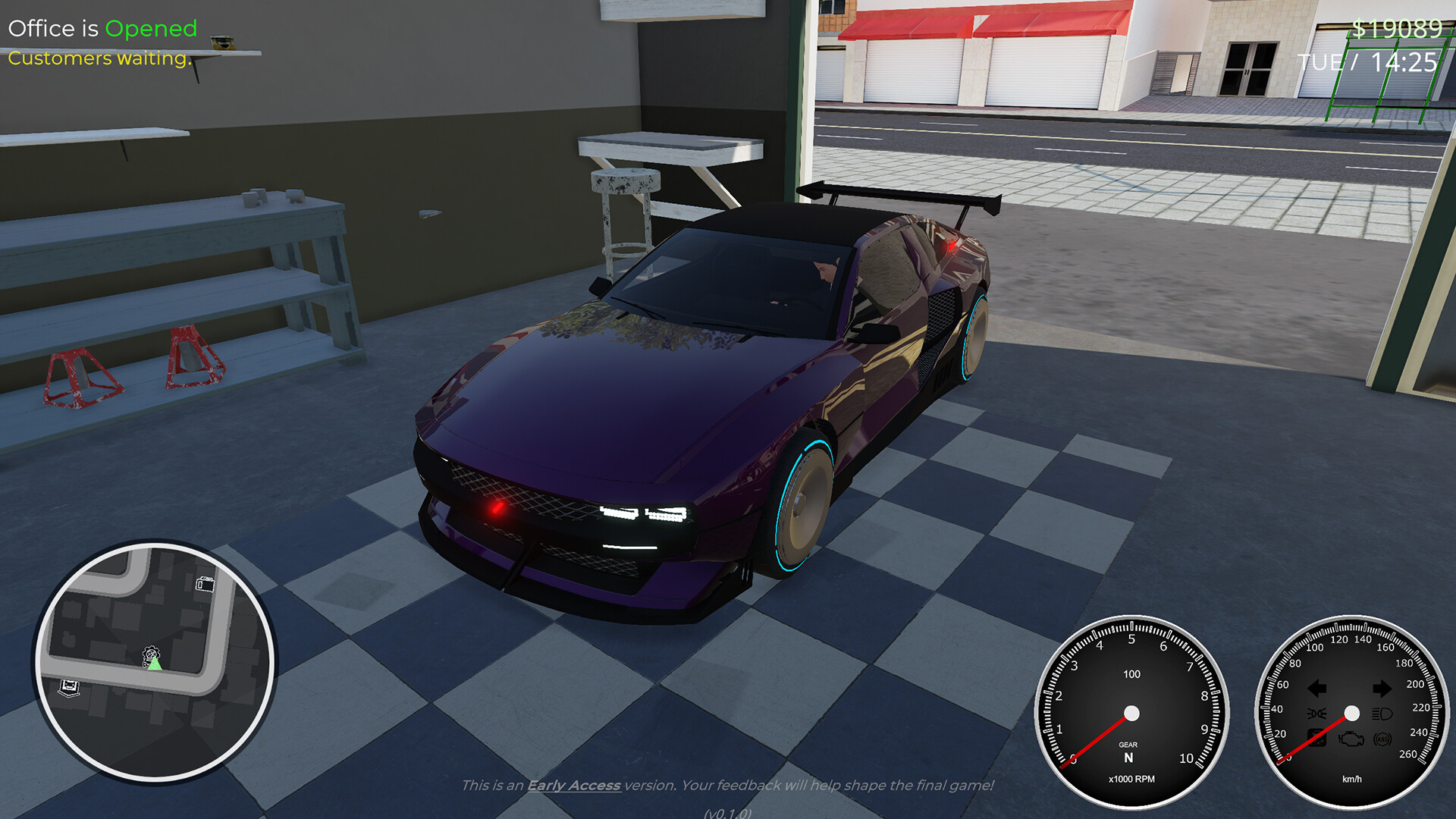Click the Customers waiting notification

pos(98,58)
